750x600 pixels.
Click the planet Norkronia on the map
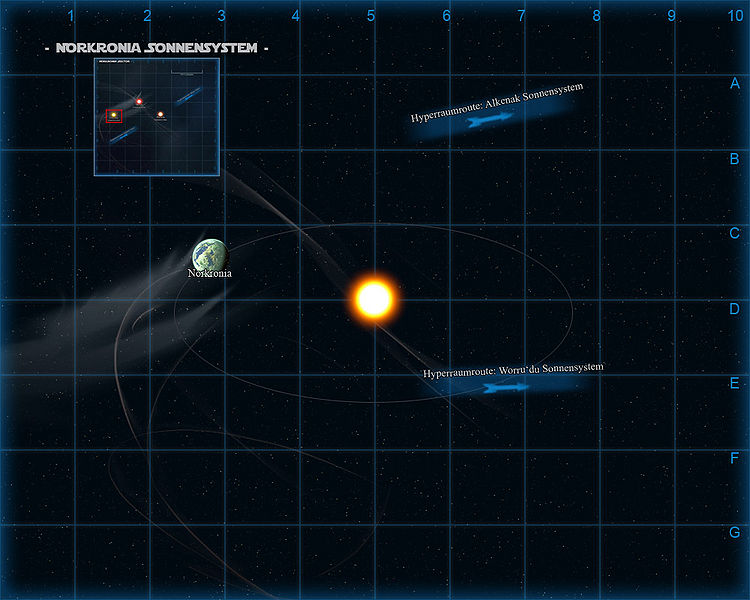coord(211,255)
